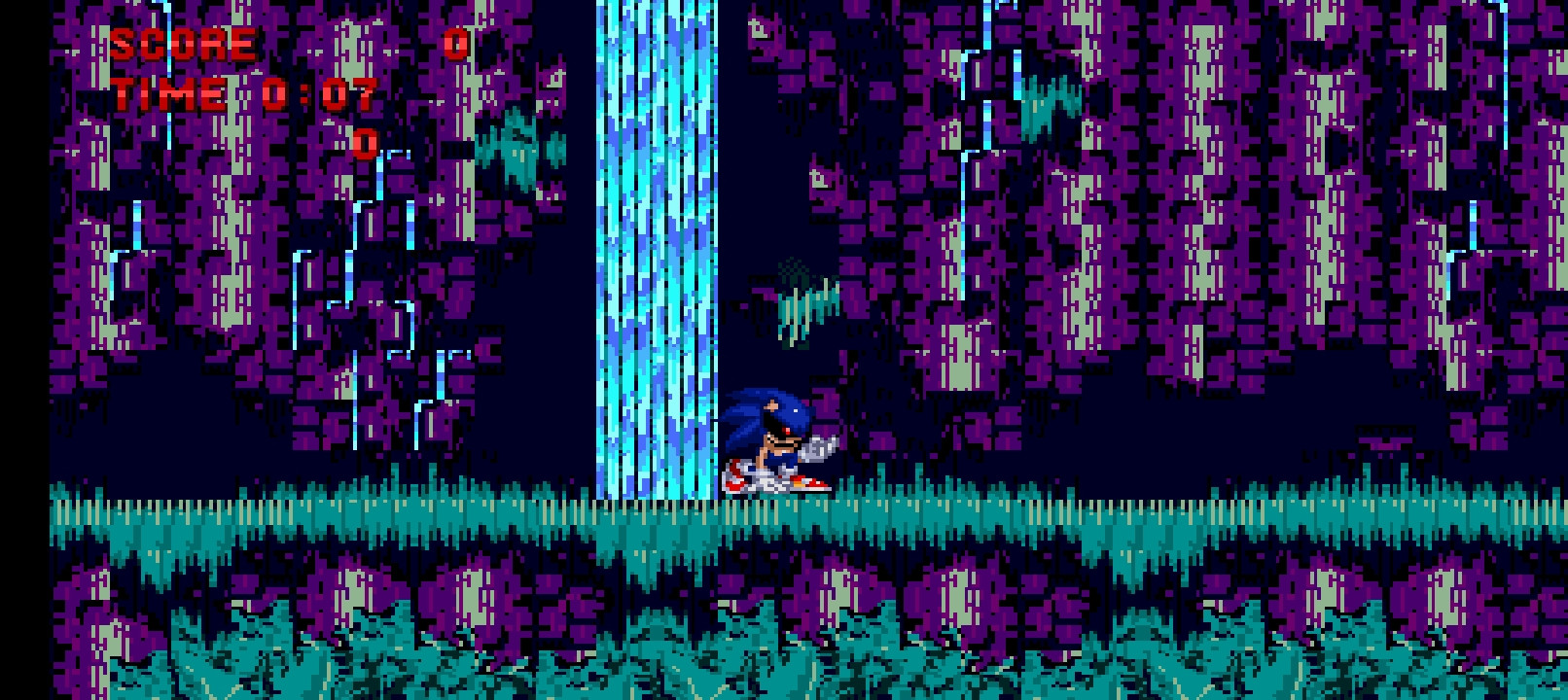Click the grassy ground beneath Sonic
Screen dimensions: 1568x700
pyautogui.click(x=778, y=515)
